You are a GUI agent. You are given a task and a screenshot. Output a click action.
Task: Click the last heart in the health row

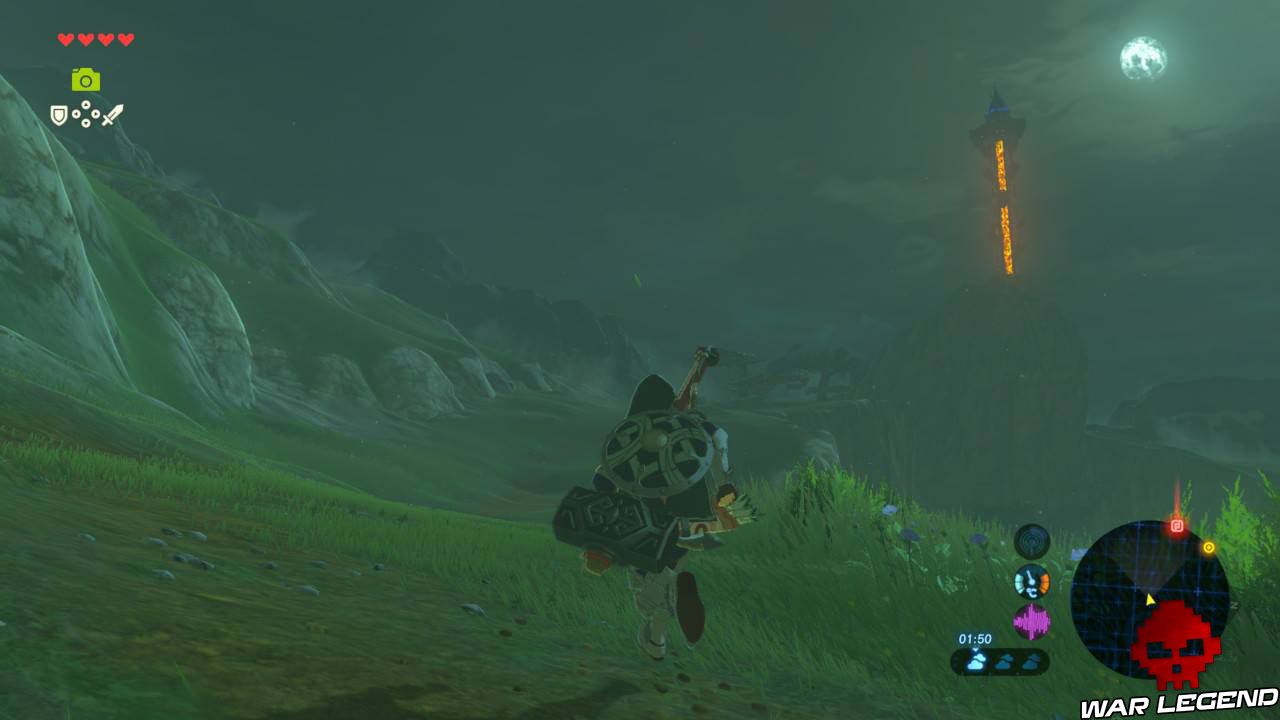(x=126, y=39)
